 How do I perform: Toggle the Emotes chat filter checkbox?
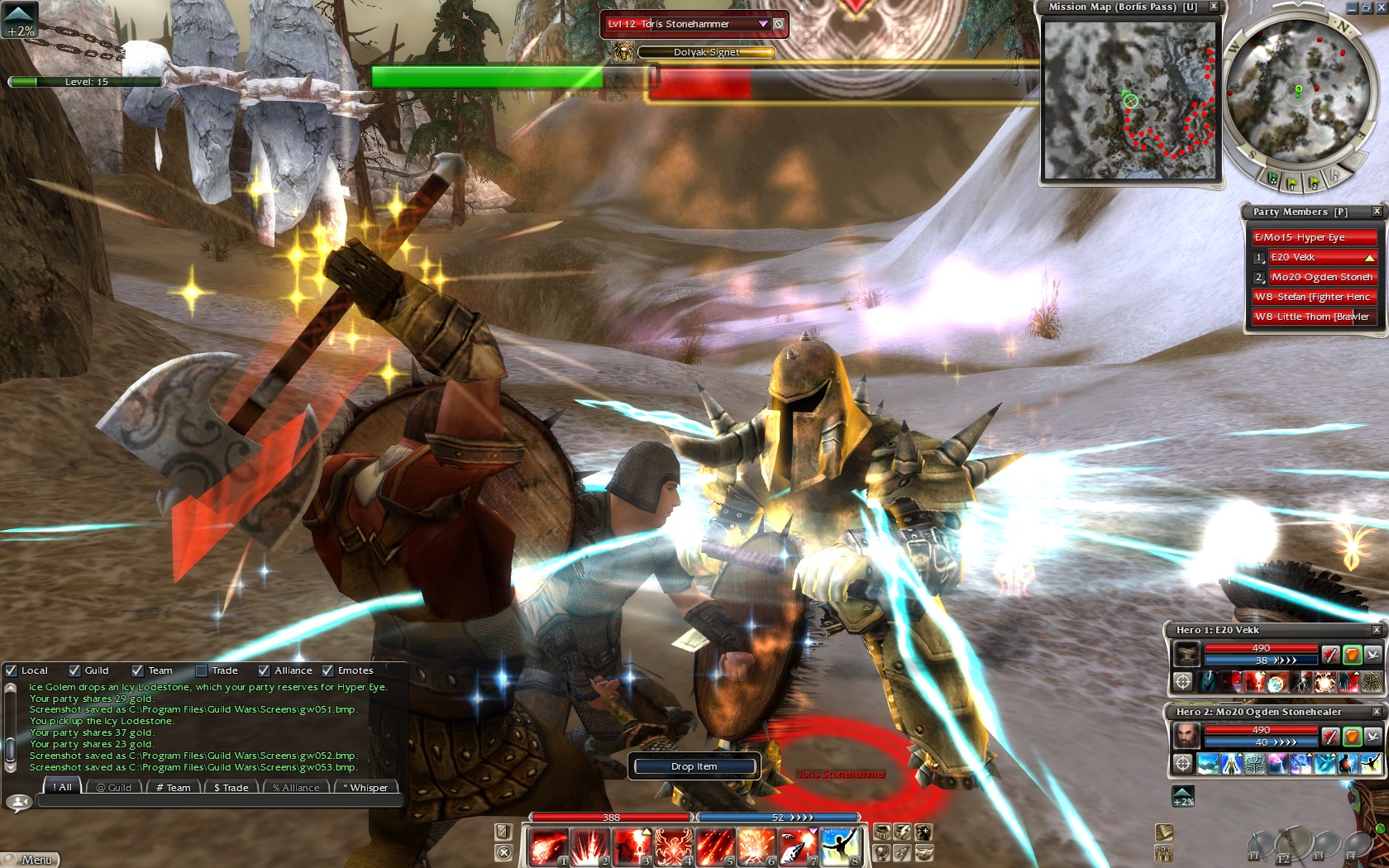tap(328, 670)
